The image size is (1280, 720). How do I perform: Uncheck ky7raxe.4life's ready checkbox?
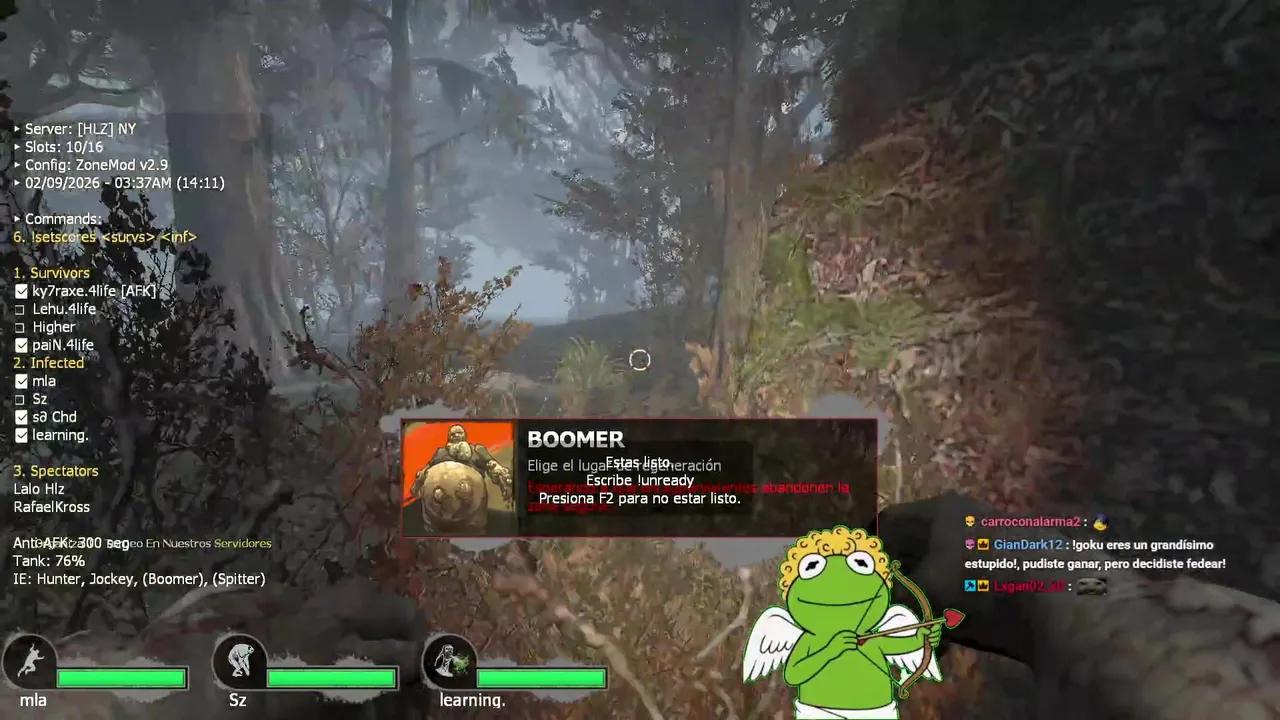21,290
